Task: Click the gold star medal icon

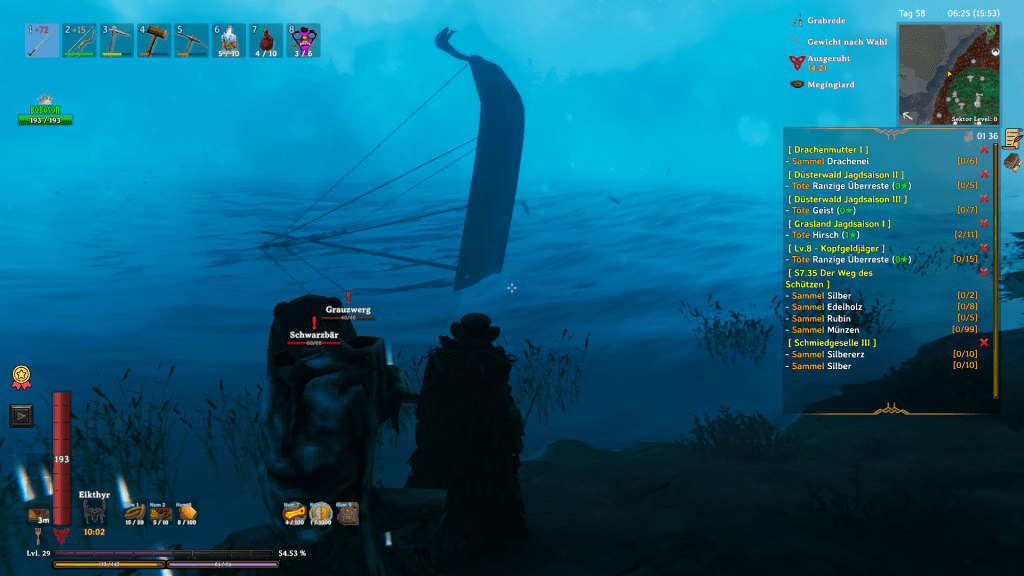Action: coord(20,377)
